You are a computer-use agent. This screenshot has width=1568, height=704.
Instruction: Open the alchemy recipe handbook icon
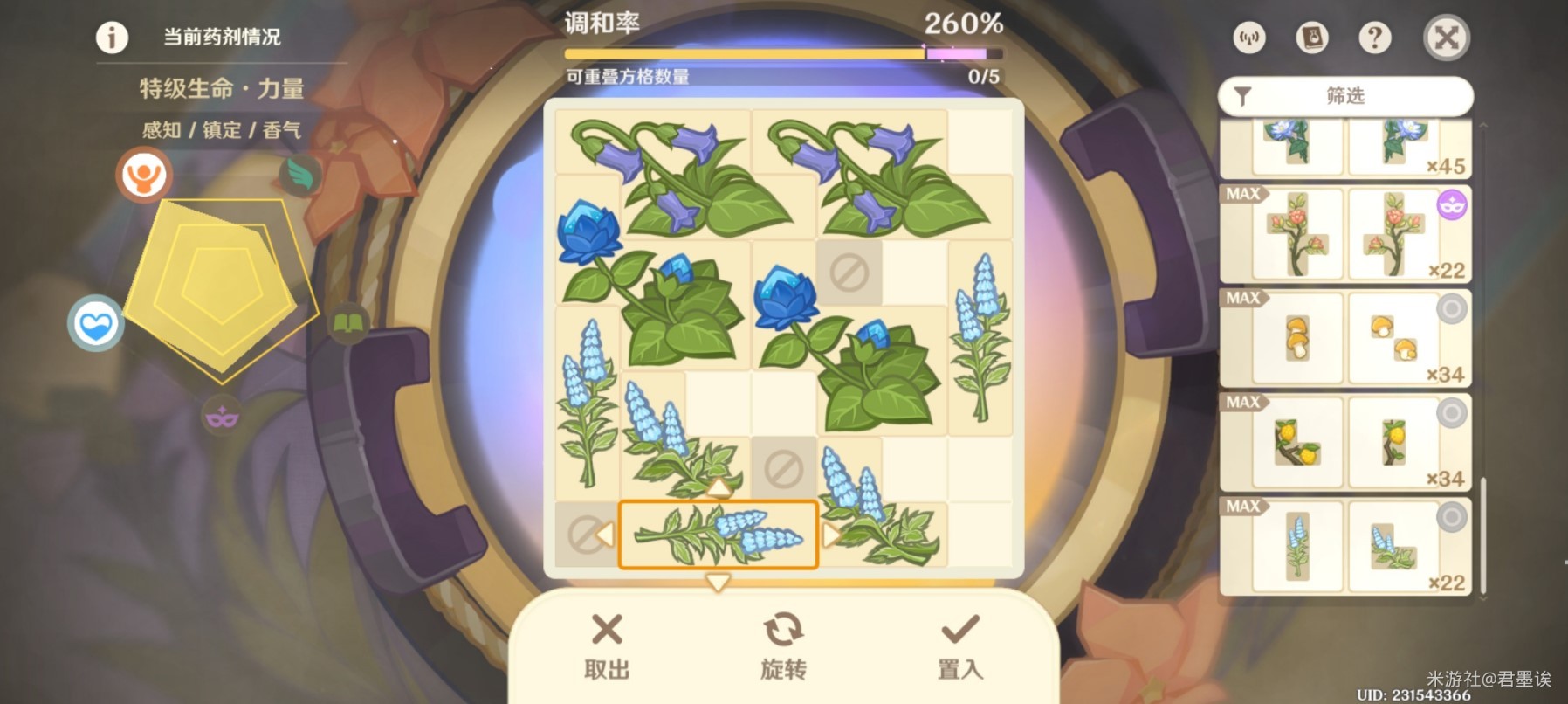1310,38
